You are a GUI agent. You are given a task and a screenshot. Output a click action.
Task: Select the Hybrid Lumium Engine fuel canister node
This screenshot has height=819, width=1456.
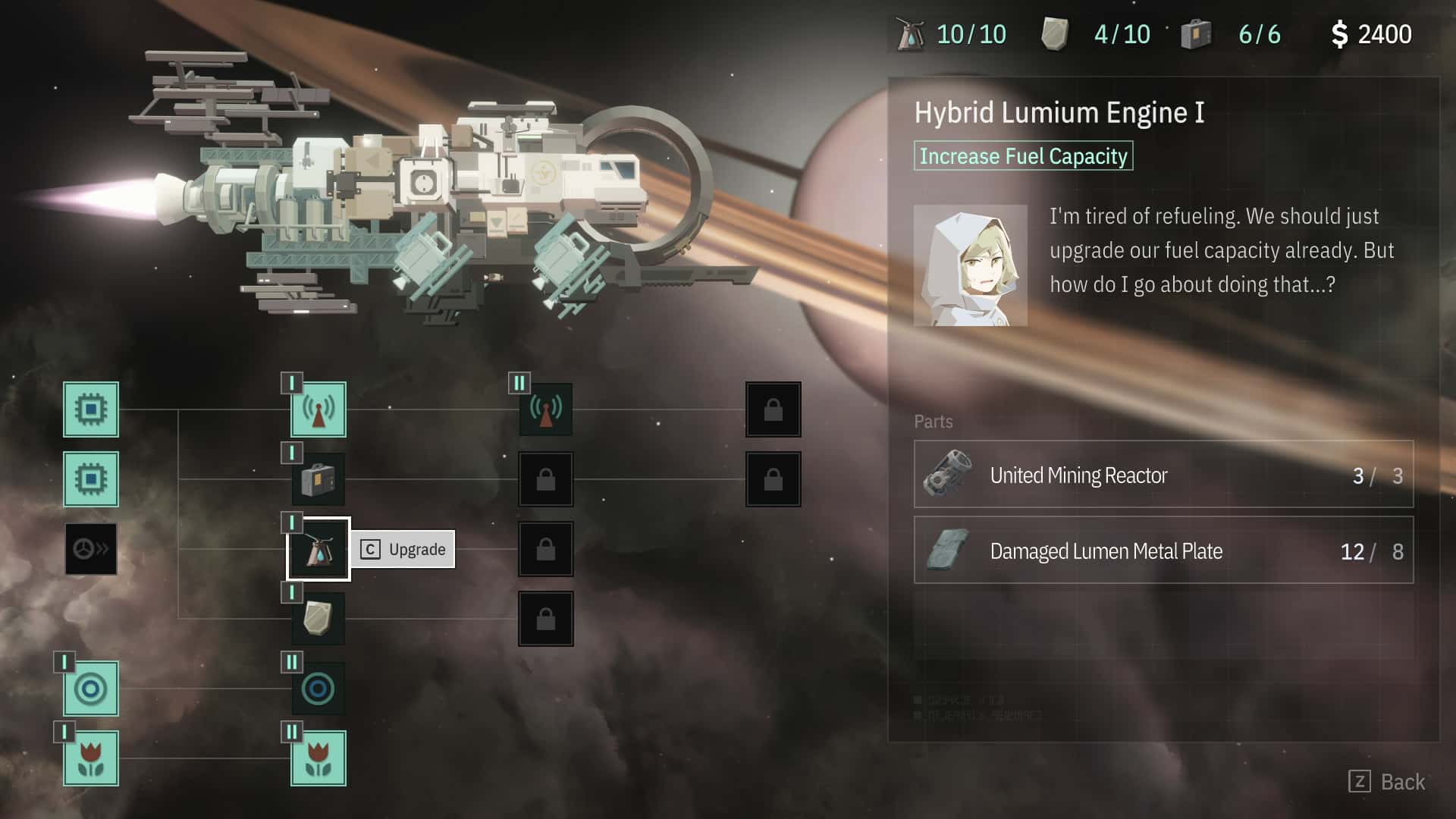[x=318, y=549]
